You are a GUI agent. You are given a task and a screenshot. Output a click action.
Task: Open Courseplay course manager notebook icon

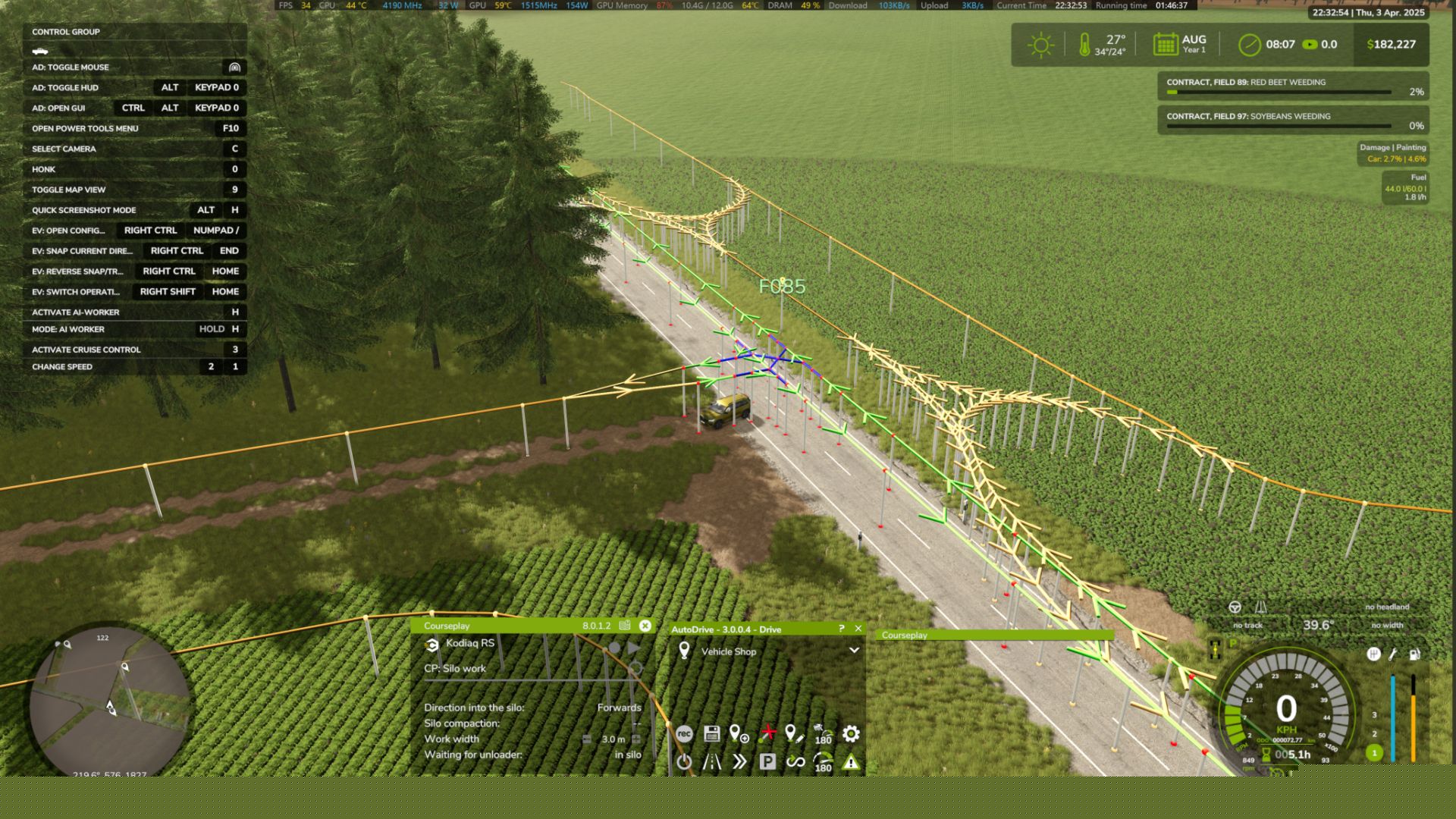coord(625,626)
